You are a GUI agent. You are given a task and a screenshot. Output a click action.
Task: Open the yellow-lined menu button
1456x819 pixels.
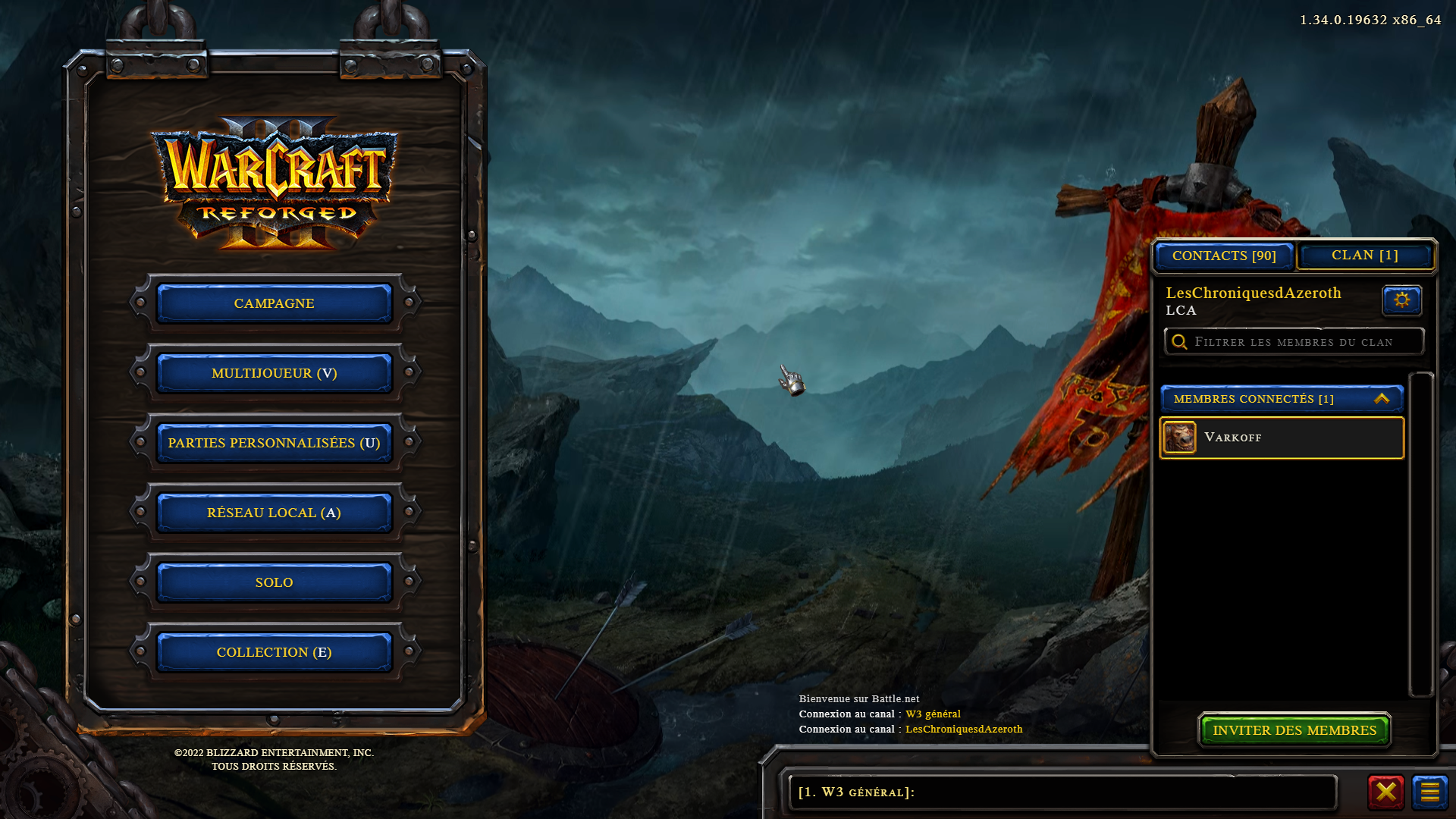(x=1429, y=792)
